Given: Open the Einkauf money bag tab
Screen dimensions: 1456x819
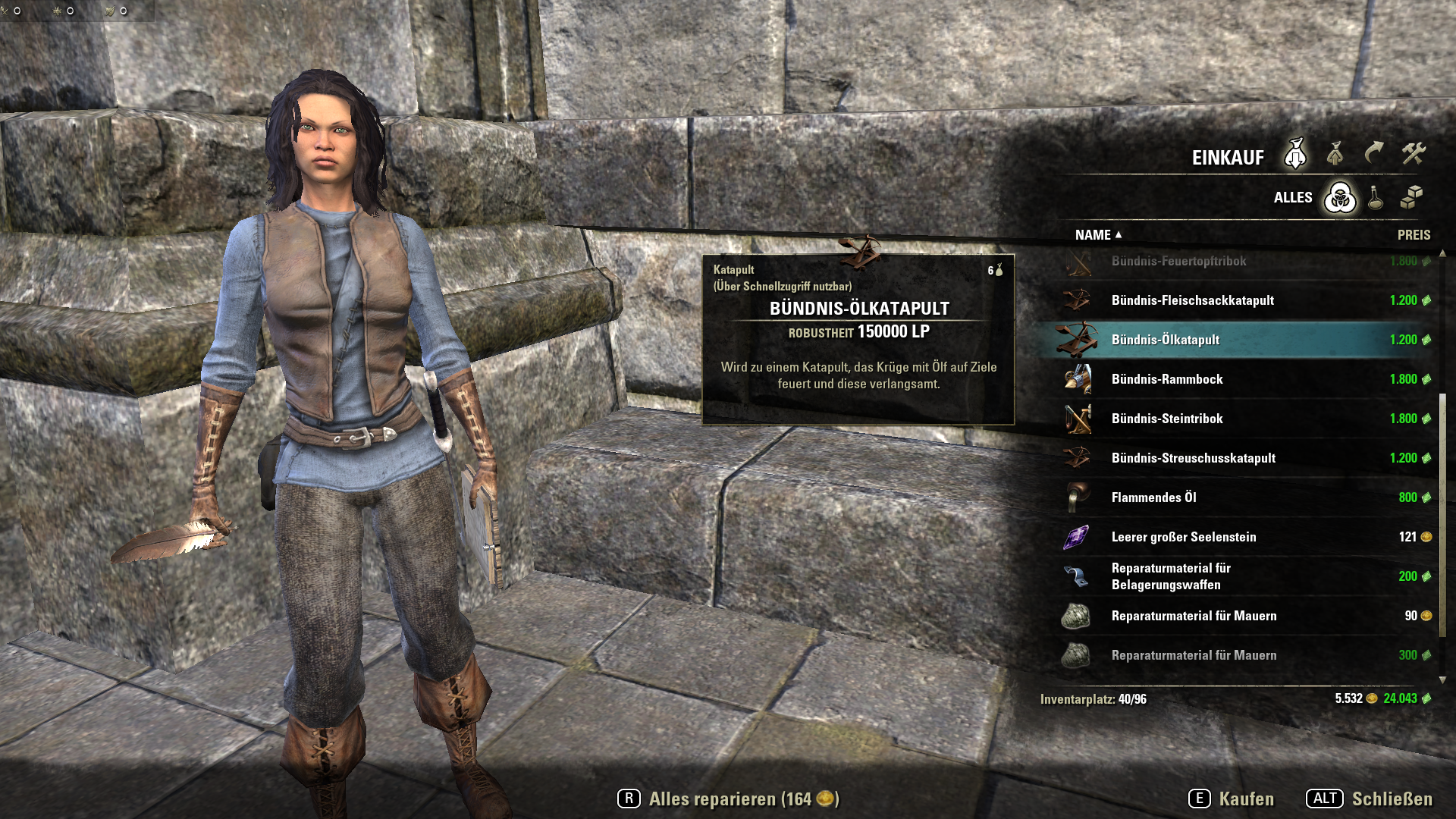Looking at the screenshot, I should [1295, 155].
